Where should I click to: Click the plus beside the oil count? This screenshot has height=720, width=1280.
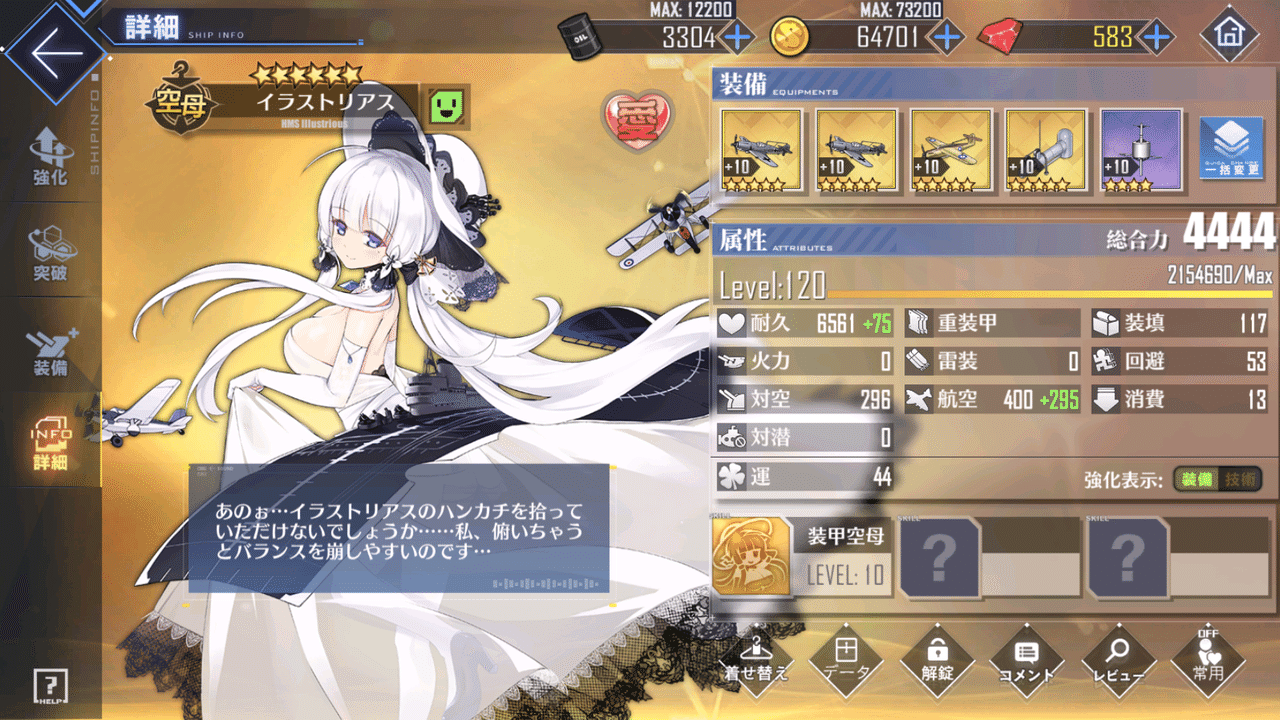736,37
